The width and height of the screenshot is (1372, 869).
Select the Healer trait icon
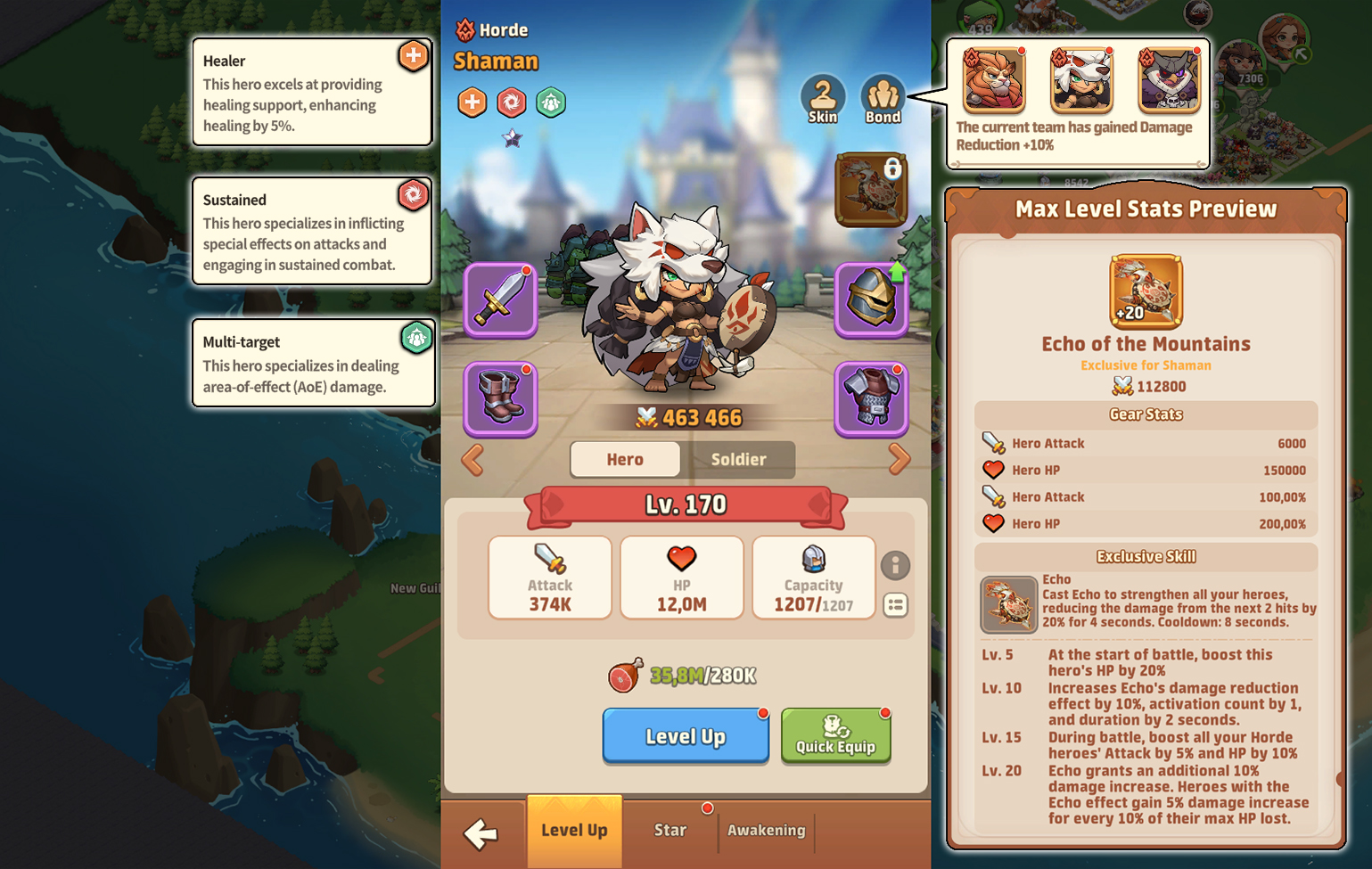coord(471,102)
